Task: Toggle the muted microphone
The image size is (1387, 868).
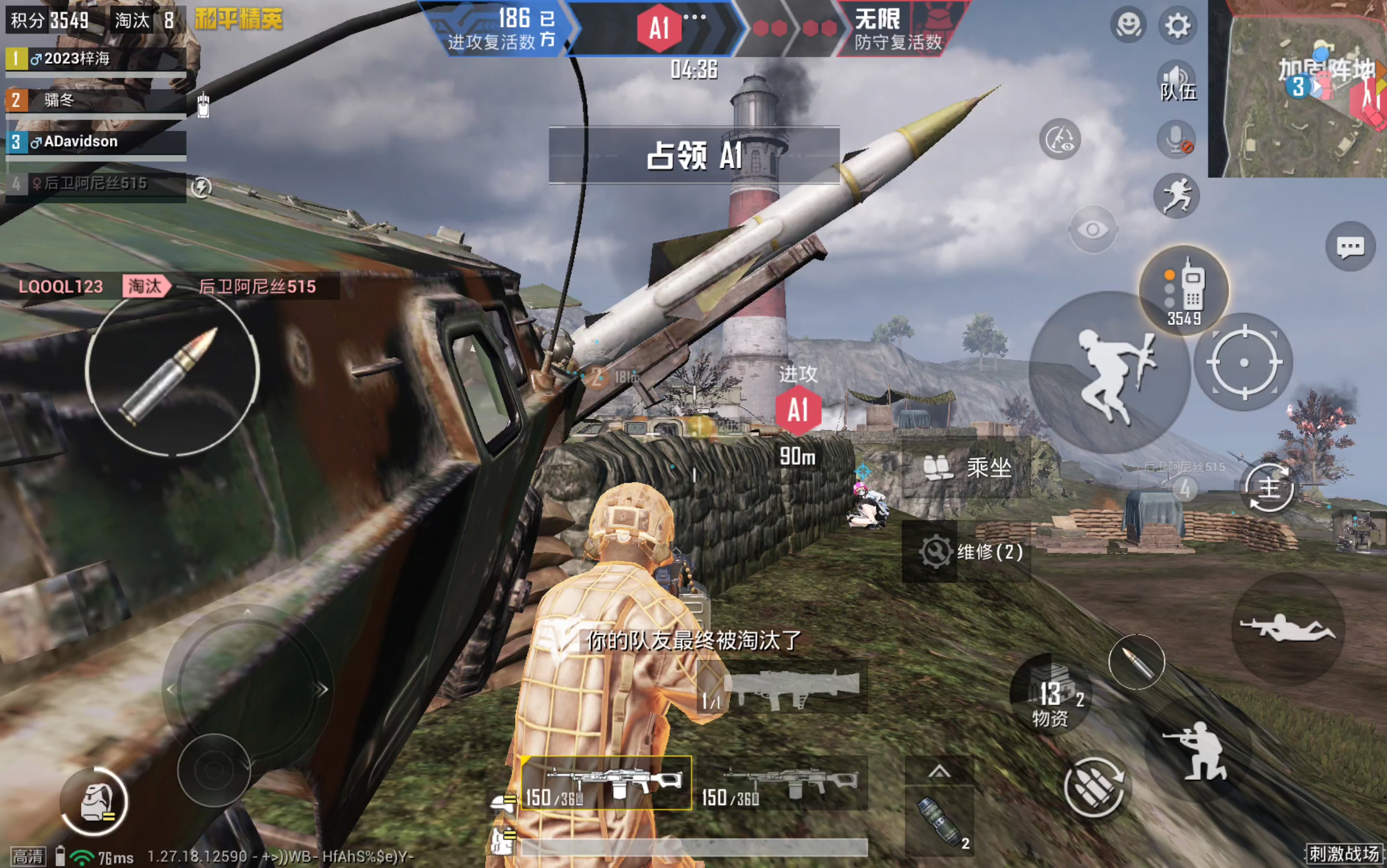Action: click(x=1177, y=139)
